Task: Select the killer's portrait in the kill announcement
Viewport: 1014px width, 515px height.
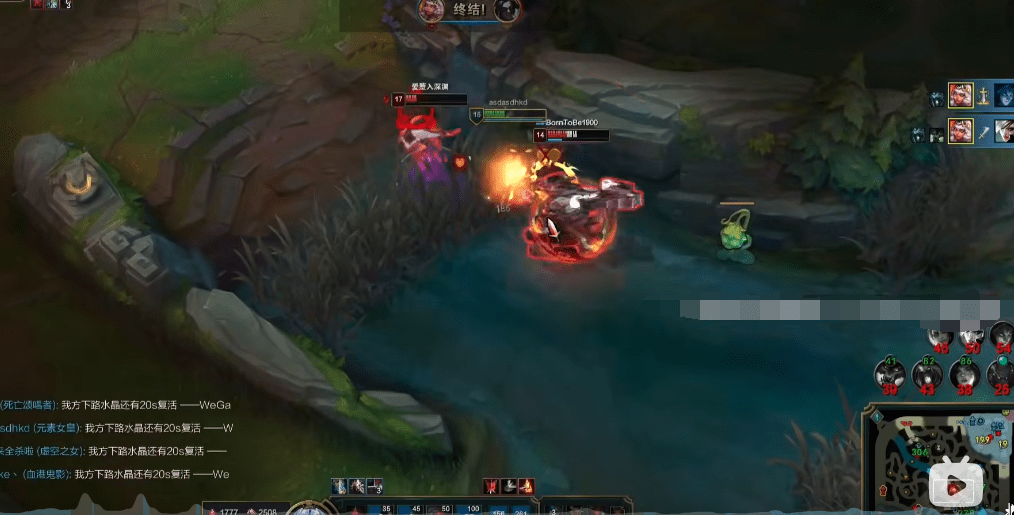Action: [431, 10]
